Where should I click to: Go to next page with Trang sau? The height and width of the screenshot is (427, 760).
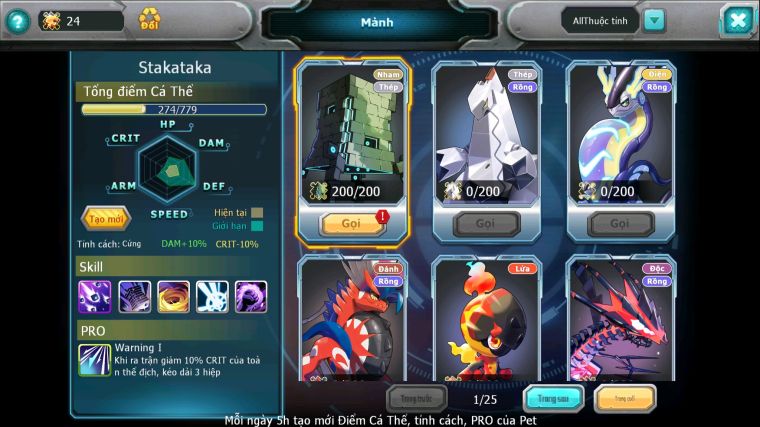click(x=554, y=399)
